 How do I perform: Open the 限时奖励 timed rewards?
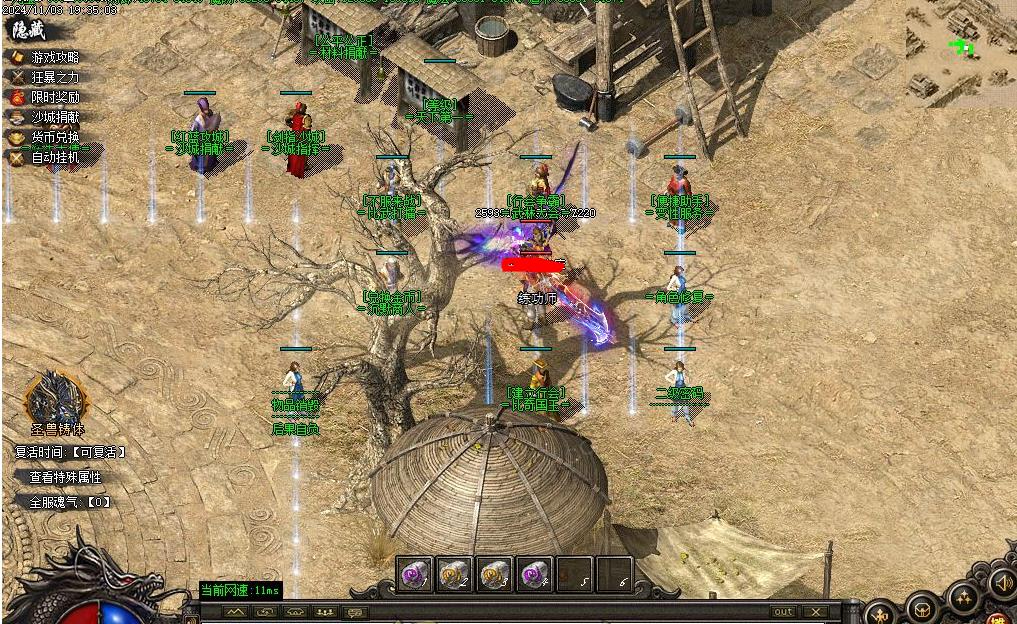pyautogui.click(x=54, y=97)
